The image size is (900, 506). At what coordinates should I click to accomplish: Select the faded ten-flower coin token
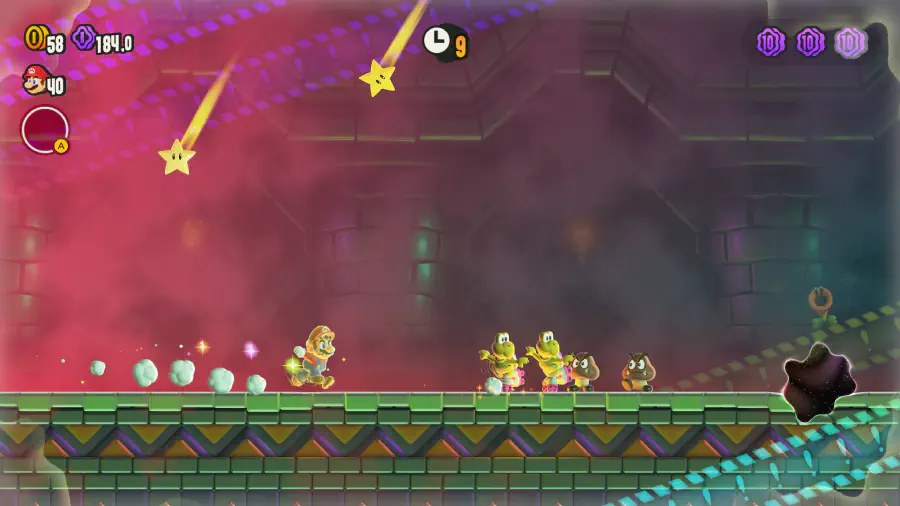(x=850, y=42)
